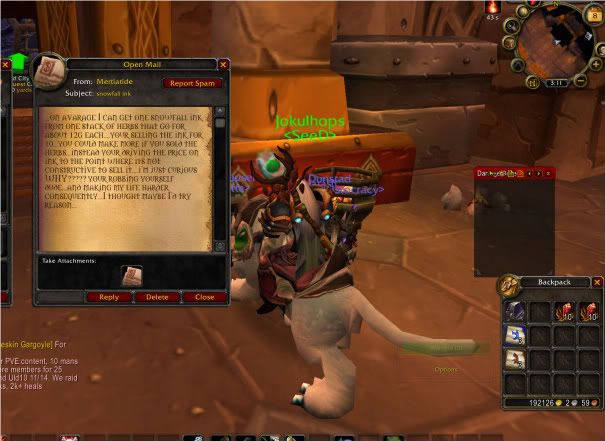Screen dimensions: 605x441
Task: Open the calendar button showing 8
Action: click(x=596, y=16)
